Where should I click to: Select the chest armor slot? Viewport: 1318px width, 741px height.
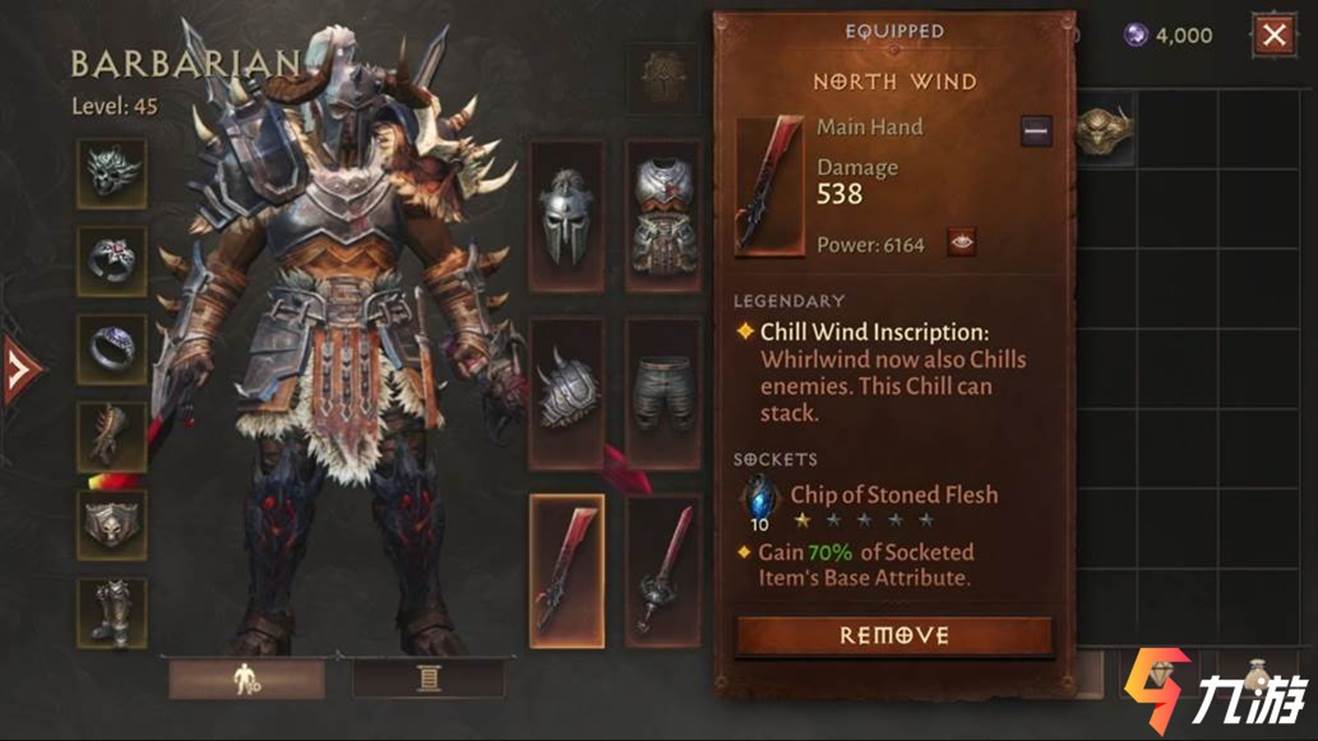pos(663,215)
